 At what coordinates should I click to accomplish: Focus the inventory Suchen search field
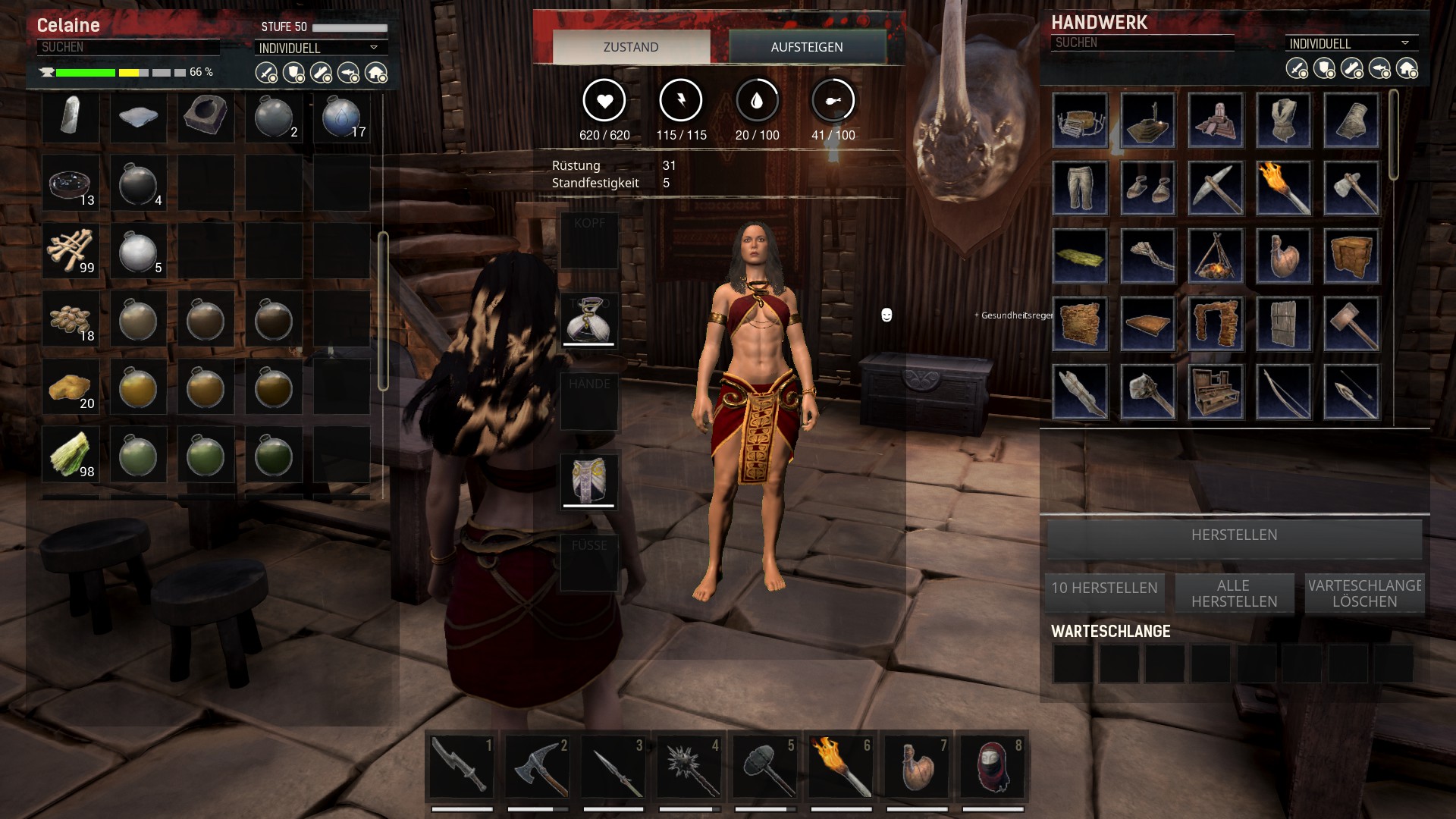click(x=127, y=47)
